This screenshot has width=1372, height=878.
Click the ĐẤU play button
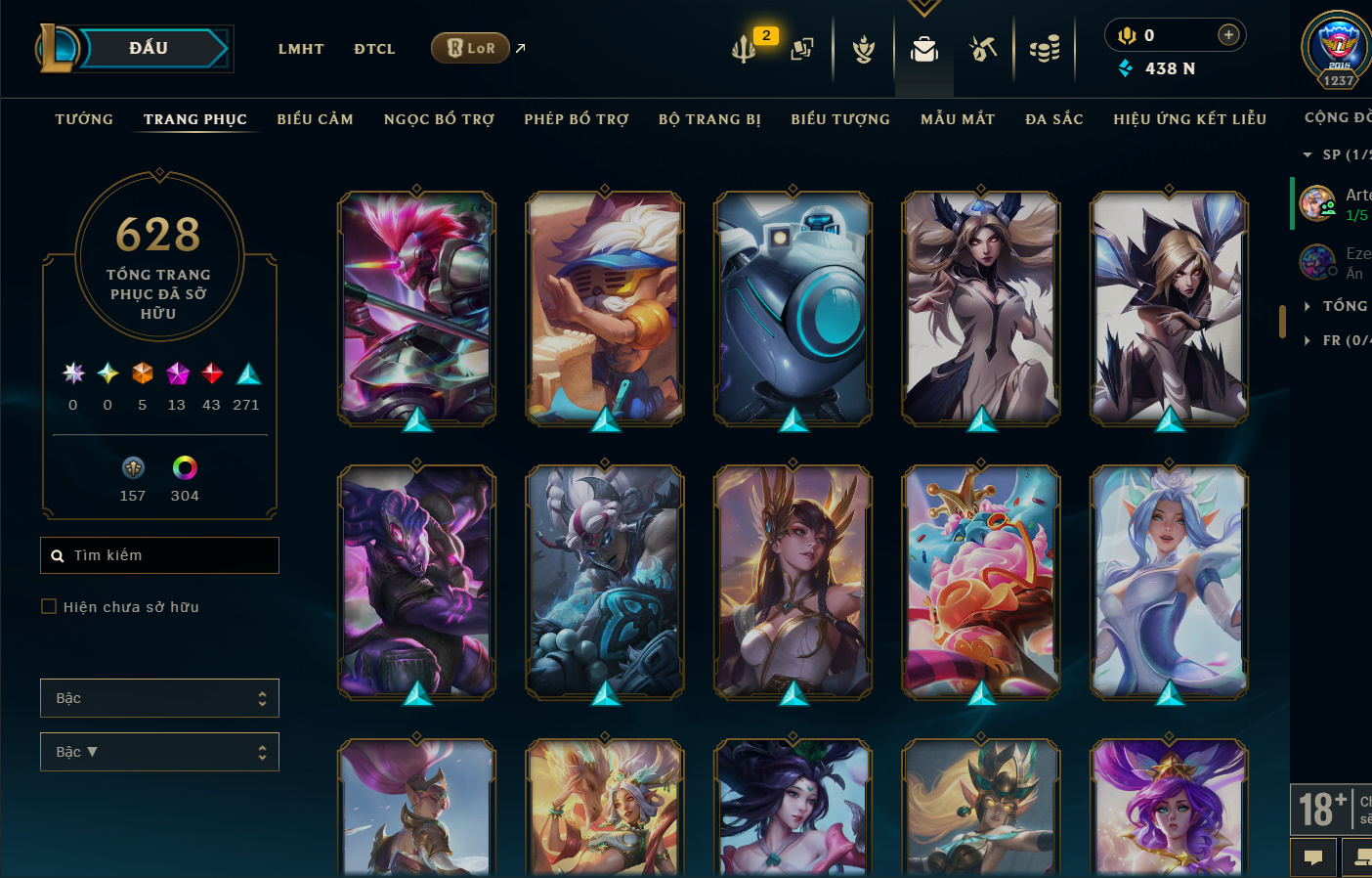[x=150, y=49]
